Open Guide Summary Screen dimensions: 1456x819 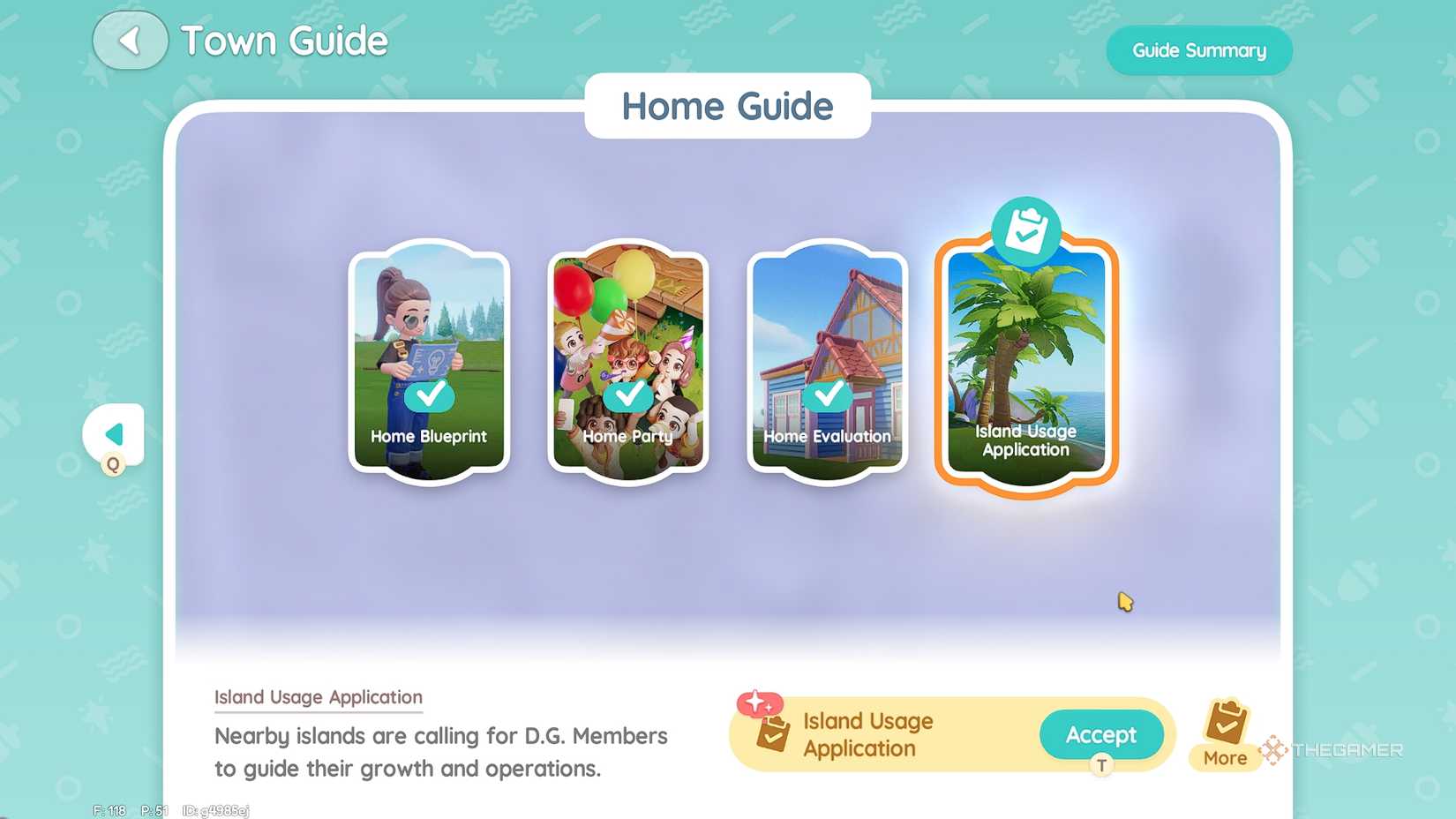click(1199, 50)
